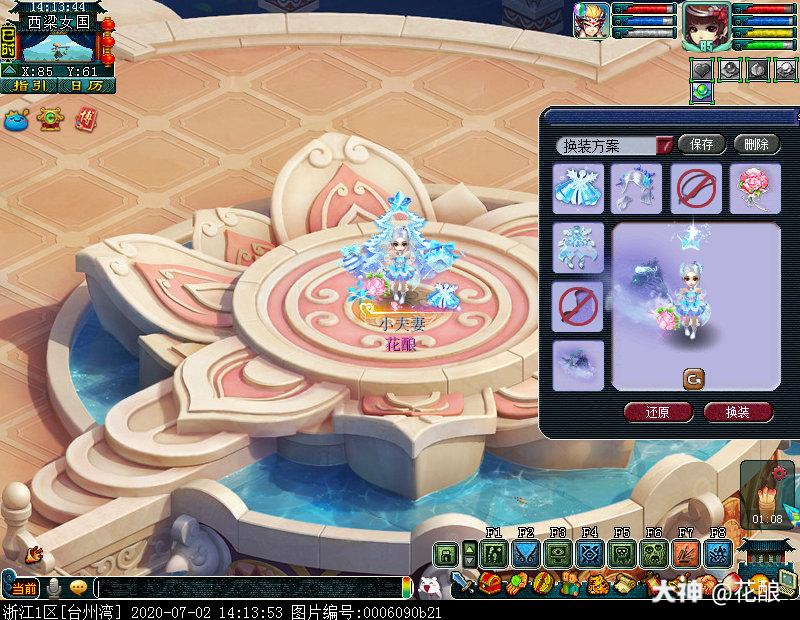Toggle the hotbar lock icon
Image resolution: width=800 pixels, height=620 pixels.
pos(445,553)
